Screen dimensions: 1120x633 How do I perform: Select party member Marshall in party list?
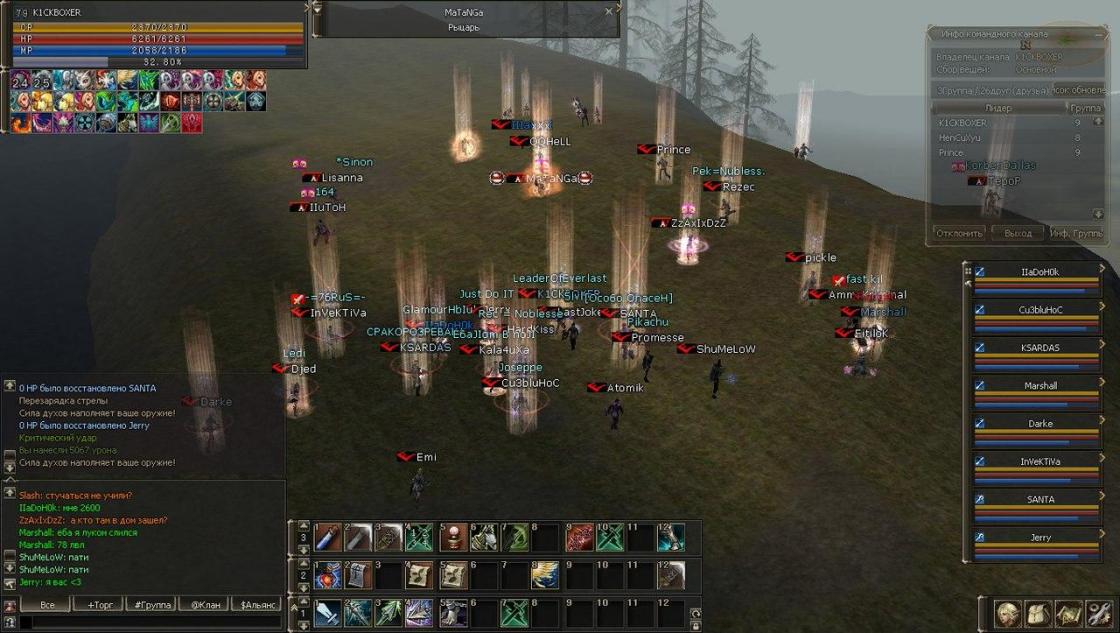click(x=1039, y=386)
